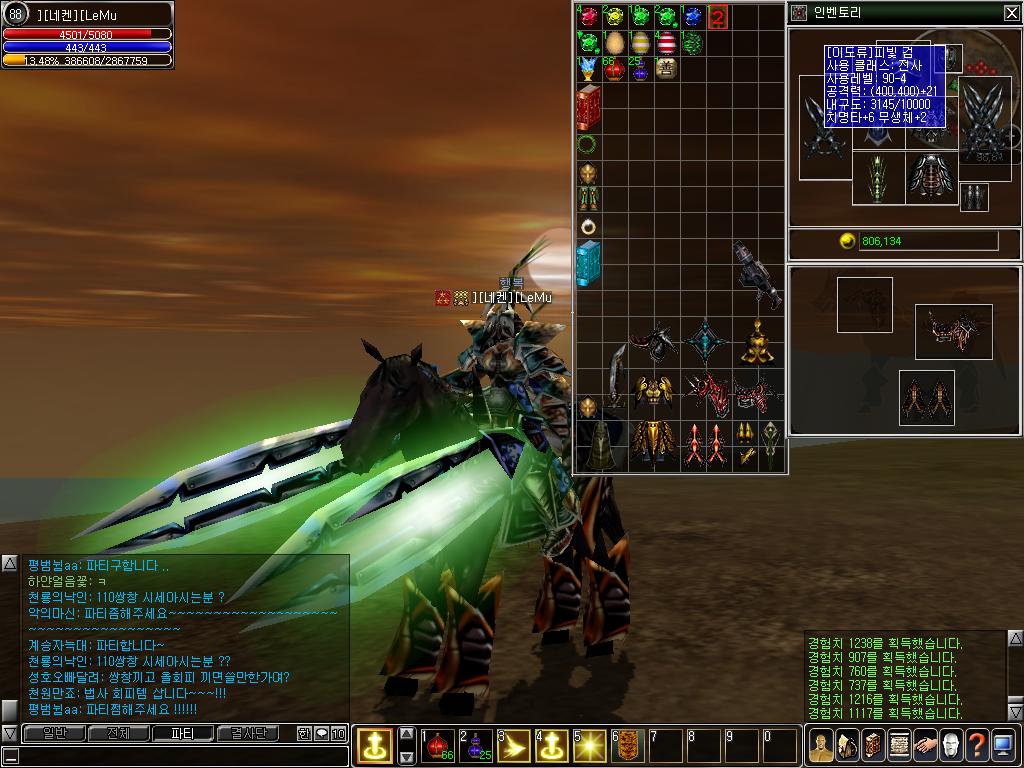Viewport: 1024px width, 768px height.
Task: Choose the 전체 chat tab
Action: pyautogui.click(x=118, y=733)
